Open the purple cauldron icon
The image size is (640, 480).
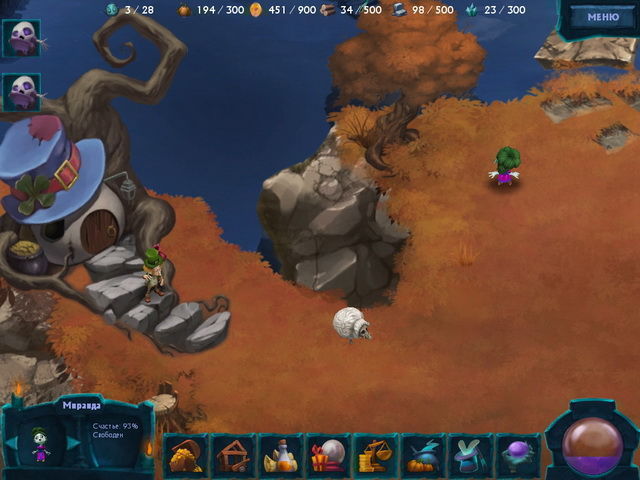click(516, 456)
